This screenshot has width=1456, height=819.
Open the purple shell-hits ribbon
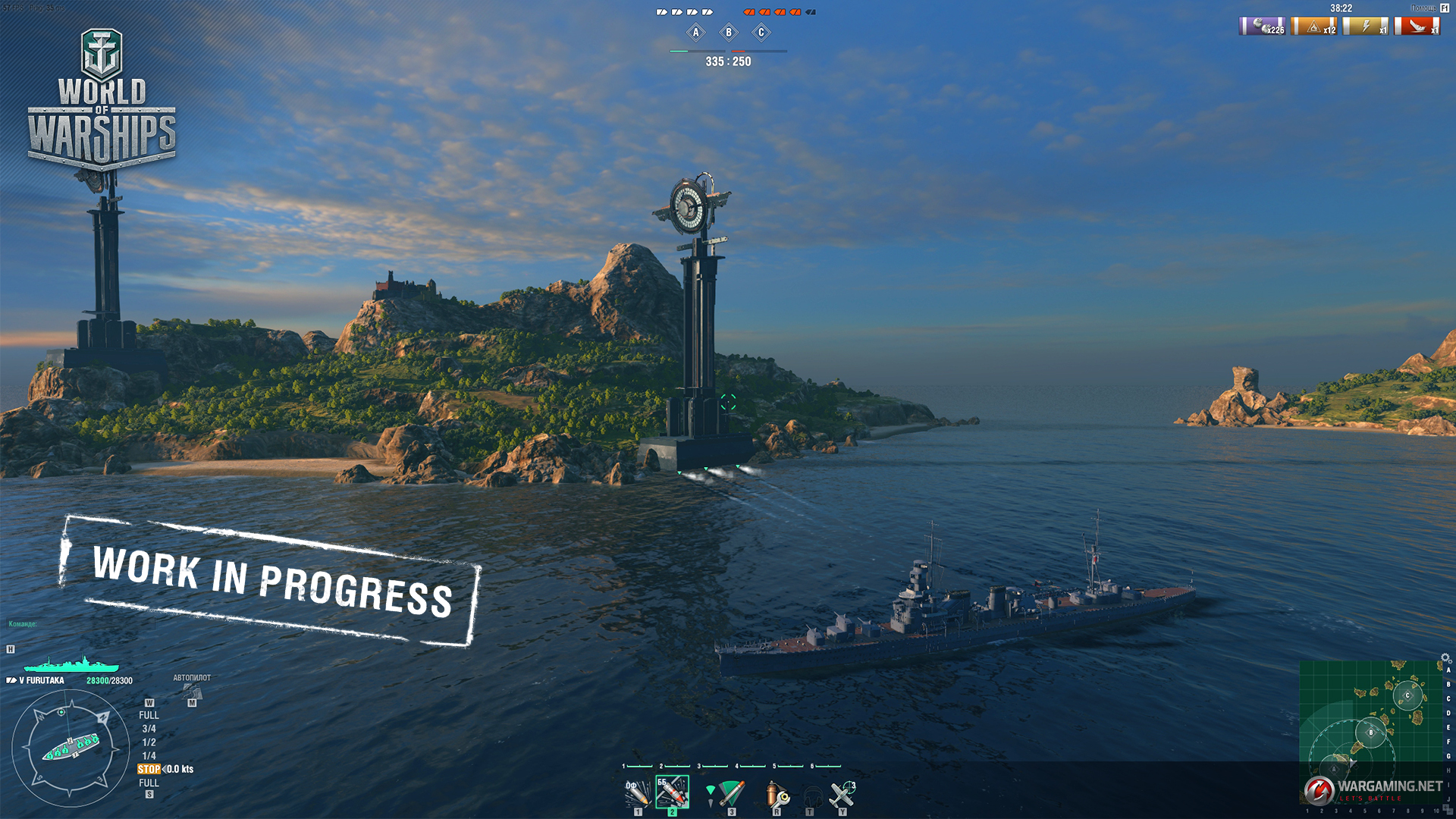tap(1263, 27)
